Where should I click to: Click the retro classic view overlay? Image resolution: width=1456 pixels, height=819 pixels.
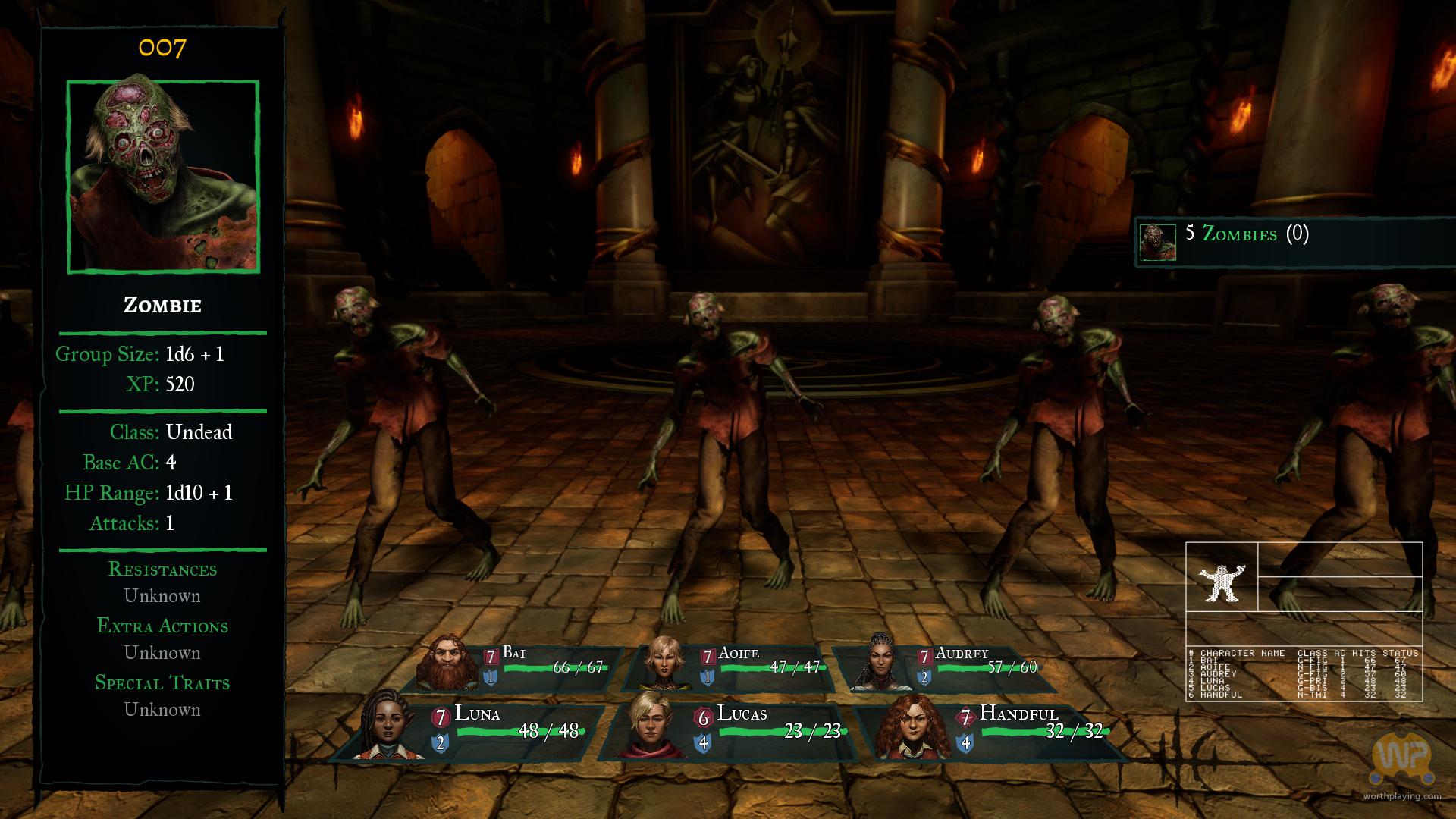[1304, 622]
